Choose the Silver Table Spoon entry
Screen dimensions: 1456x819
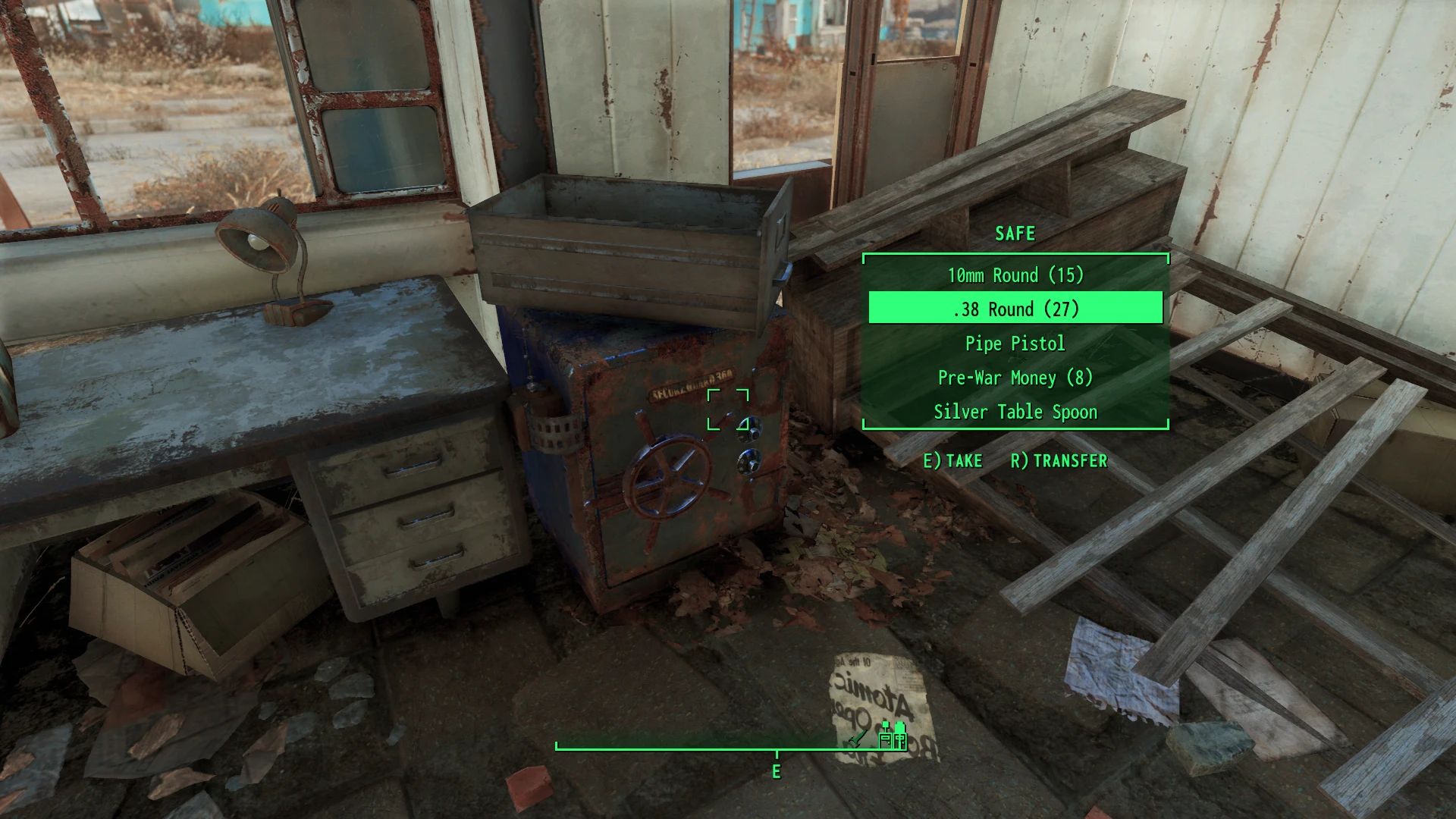point(1016,412)
